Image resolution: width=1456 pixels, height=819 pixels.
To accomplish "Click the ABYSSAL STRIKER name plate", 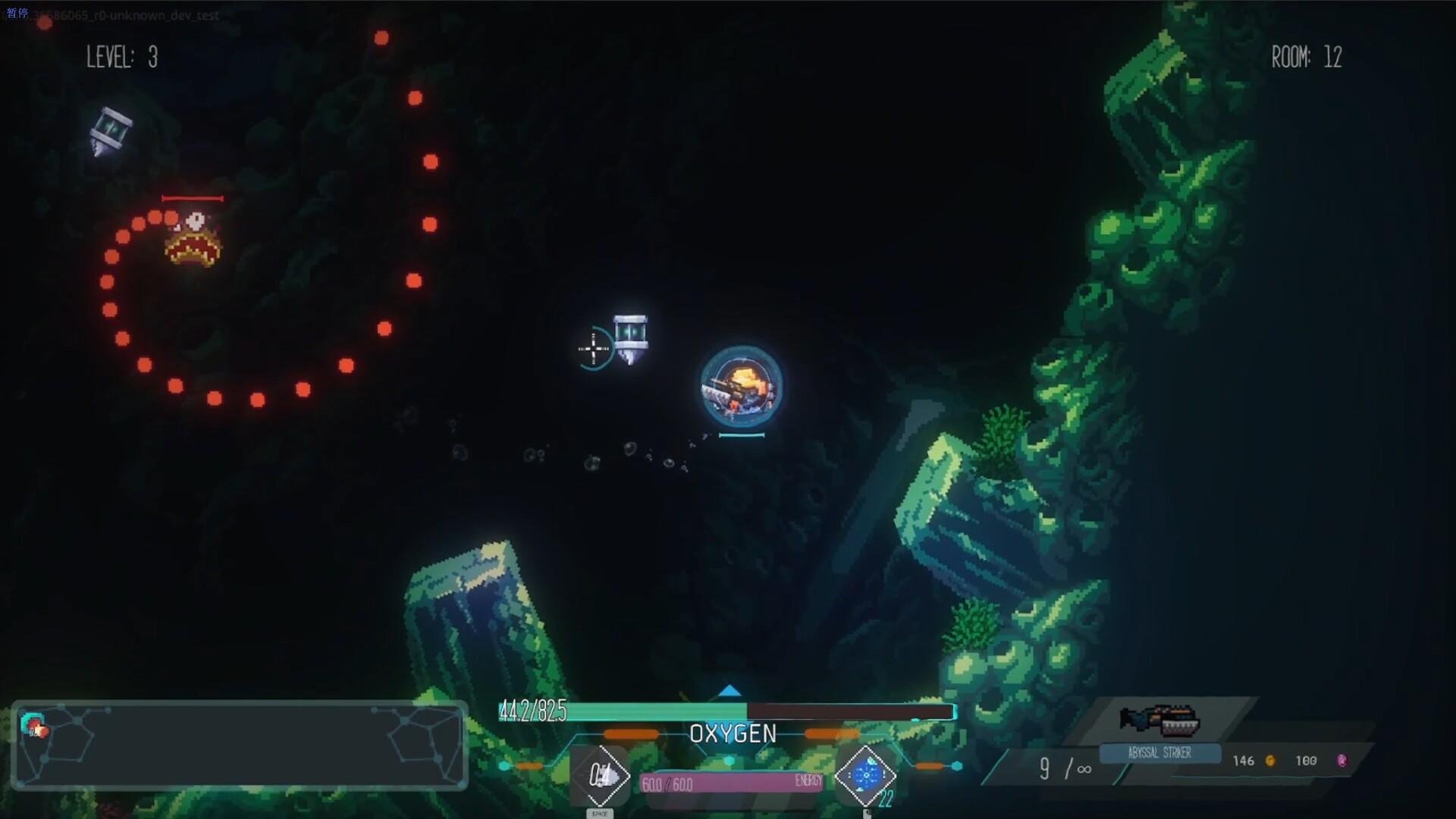I will pos(1160,754).
